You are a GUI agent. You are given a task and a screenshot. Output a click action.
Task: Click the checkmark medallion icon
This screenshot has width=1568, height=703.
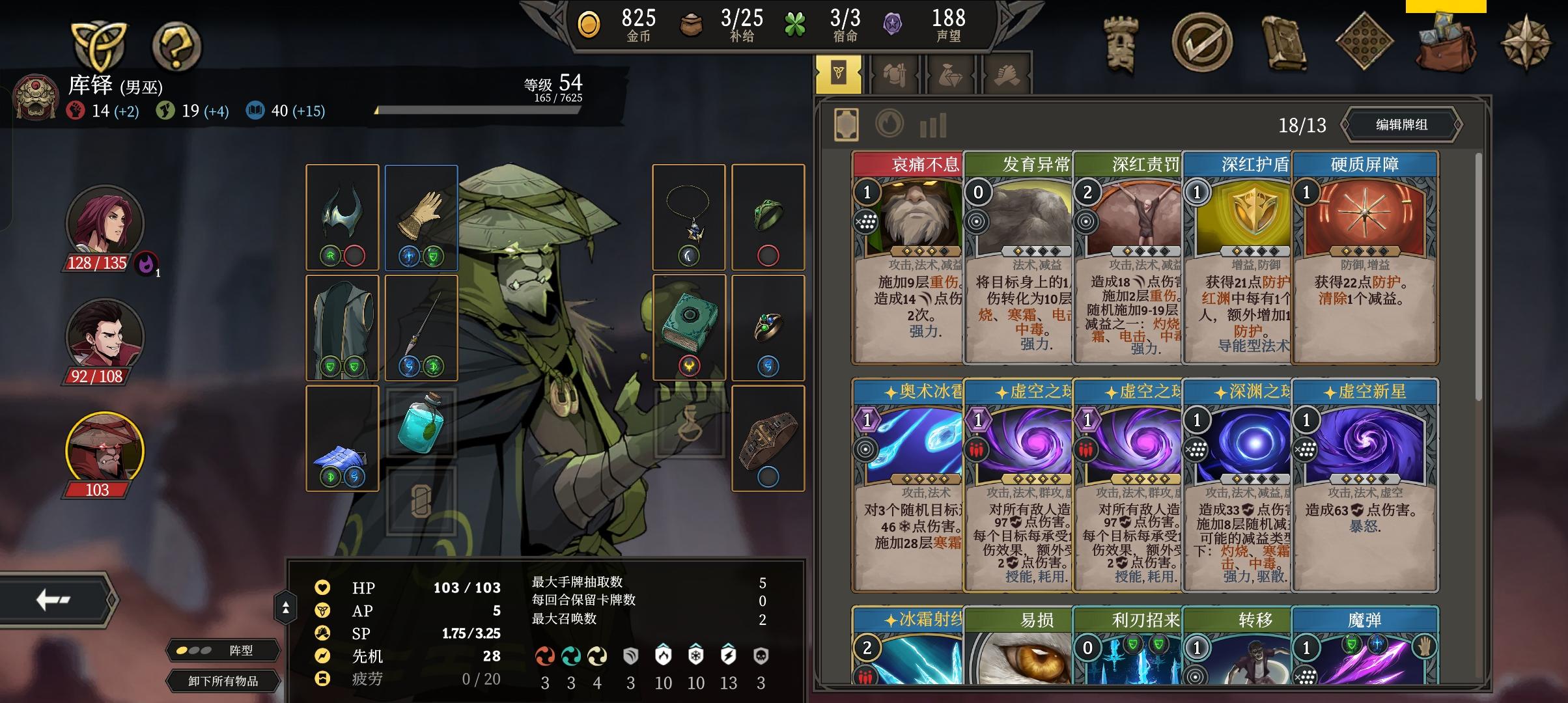[1201, 43]
